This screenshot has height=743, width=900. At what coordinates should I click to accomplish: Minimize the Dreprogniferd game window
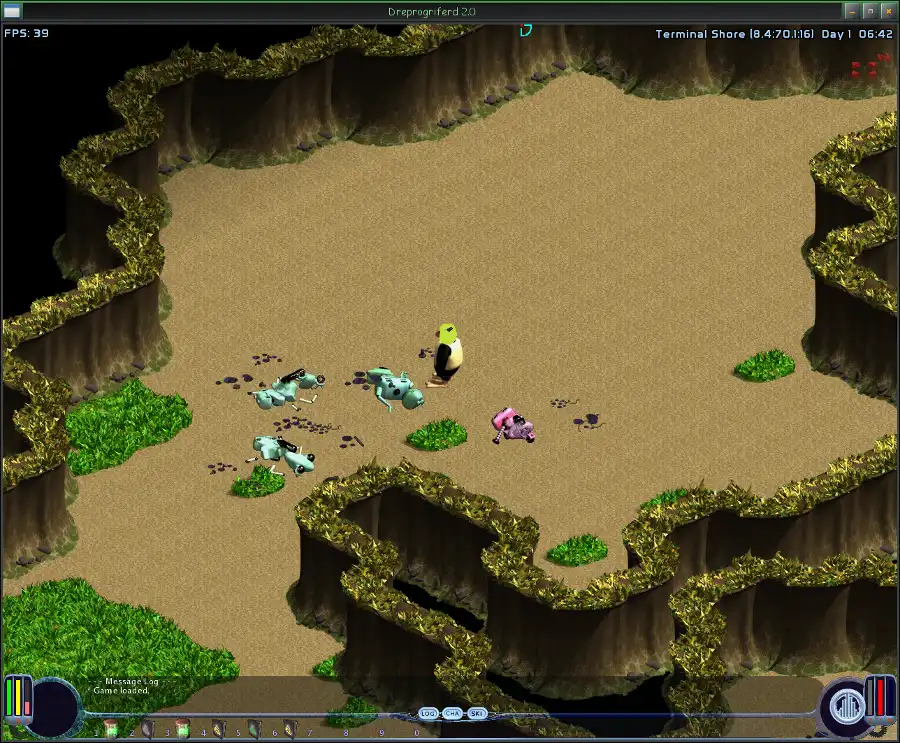(850, 11)
